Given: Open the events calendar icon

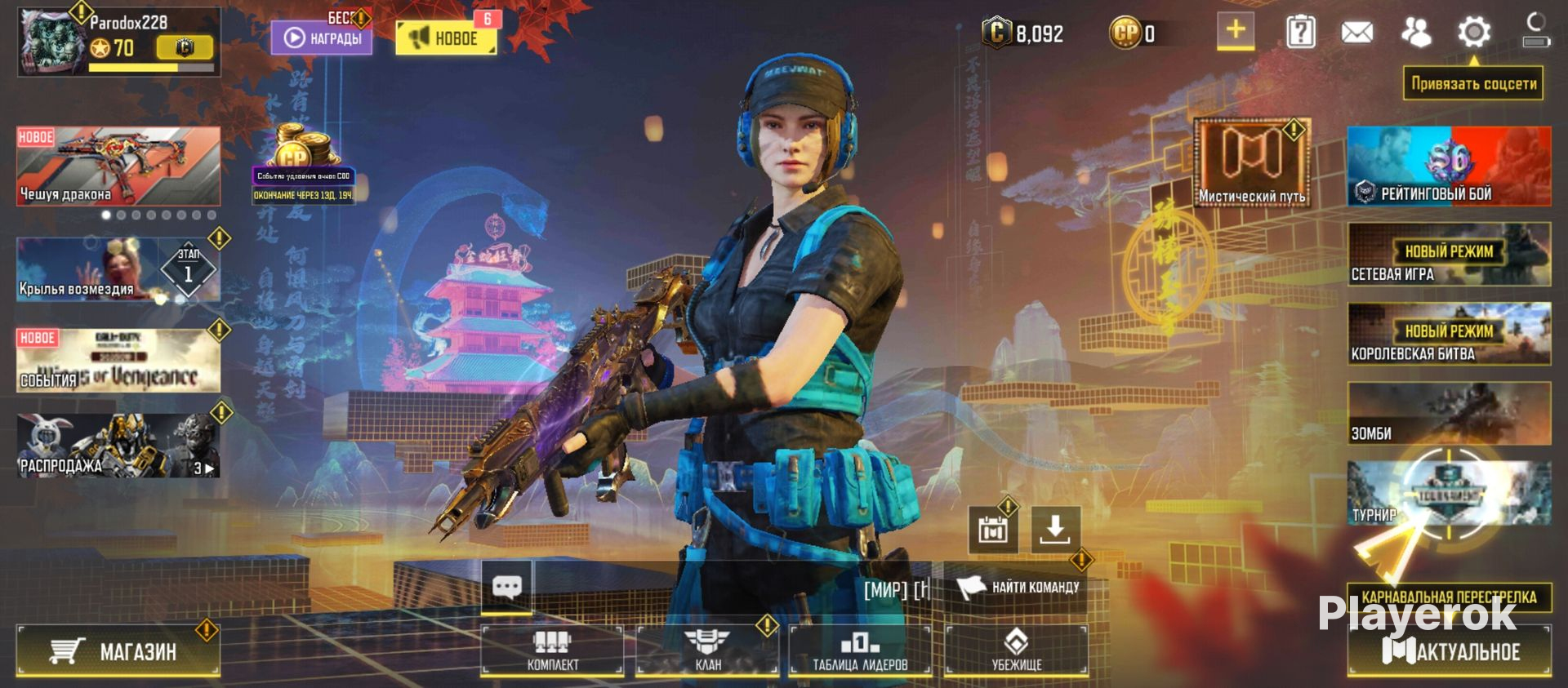Looking at the screenshot, I should pyautogui.click(x=992, y=530).
